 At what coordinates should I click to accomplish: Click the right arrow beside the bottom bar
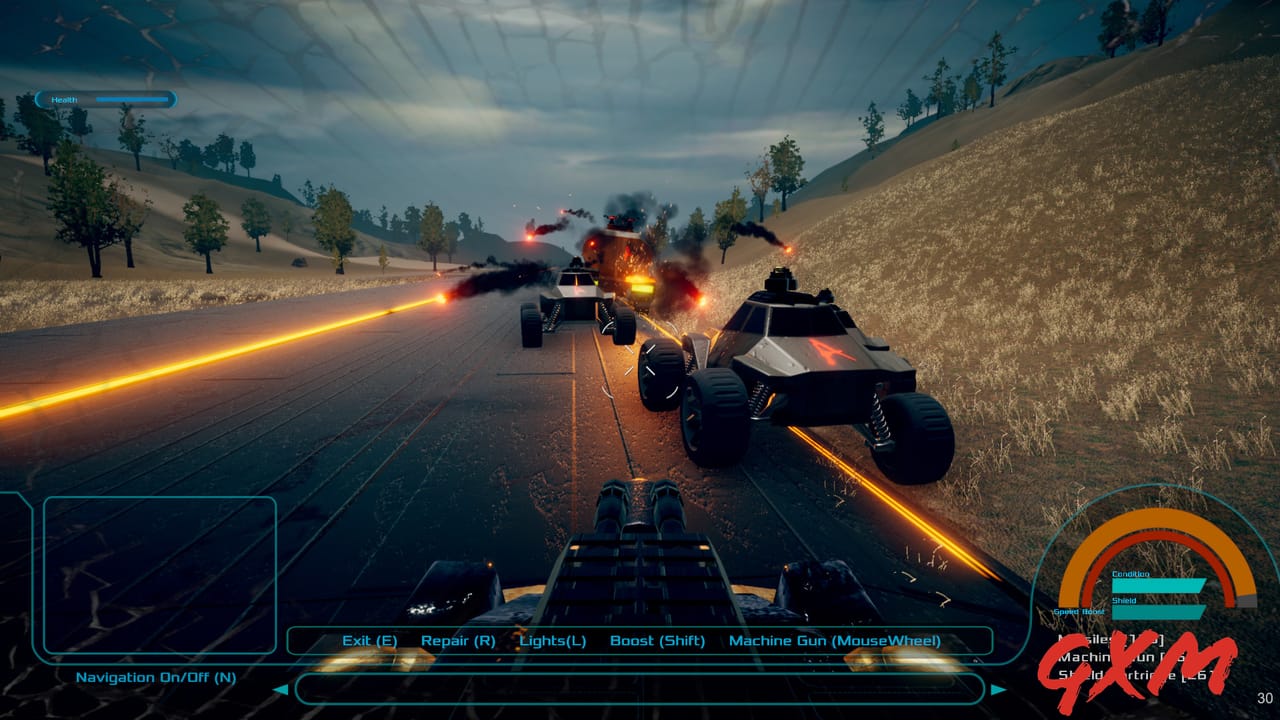pos(998,689)
